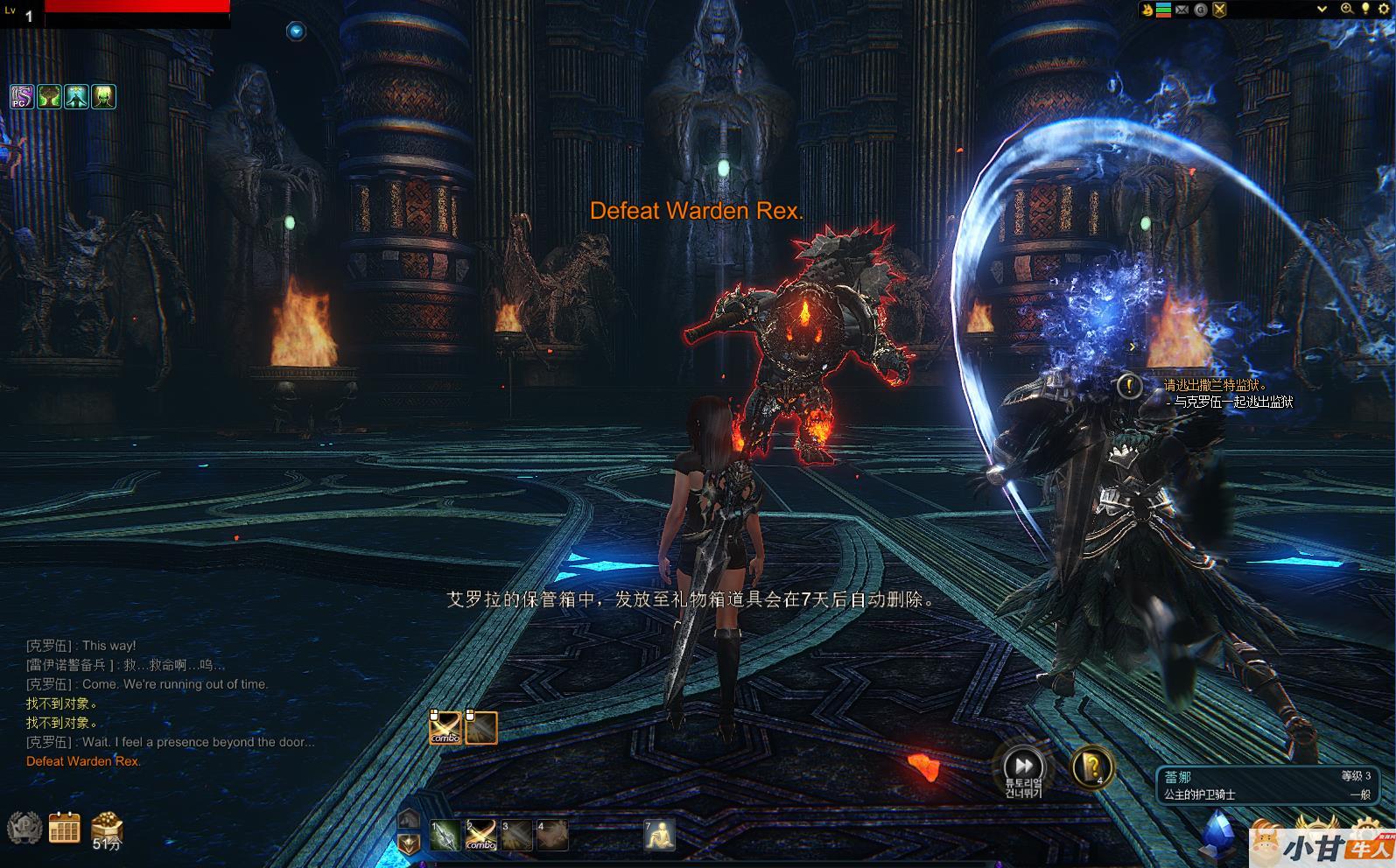Click the quest tracker exclamation icon
1396x868 pixels.
pyautogui.click(x=1130, y=385)
